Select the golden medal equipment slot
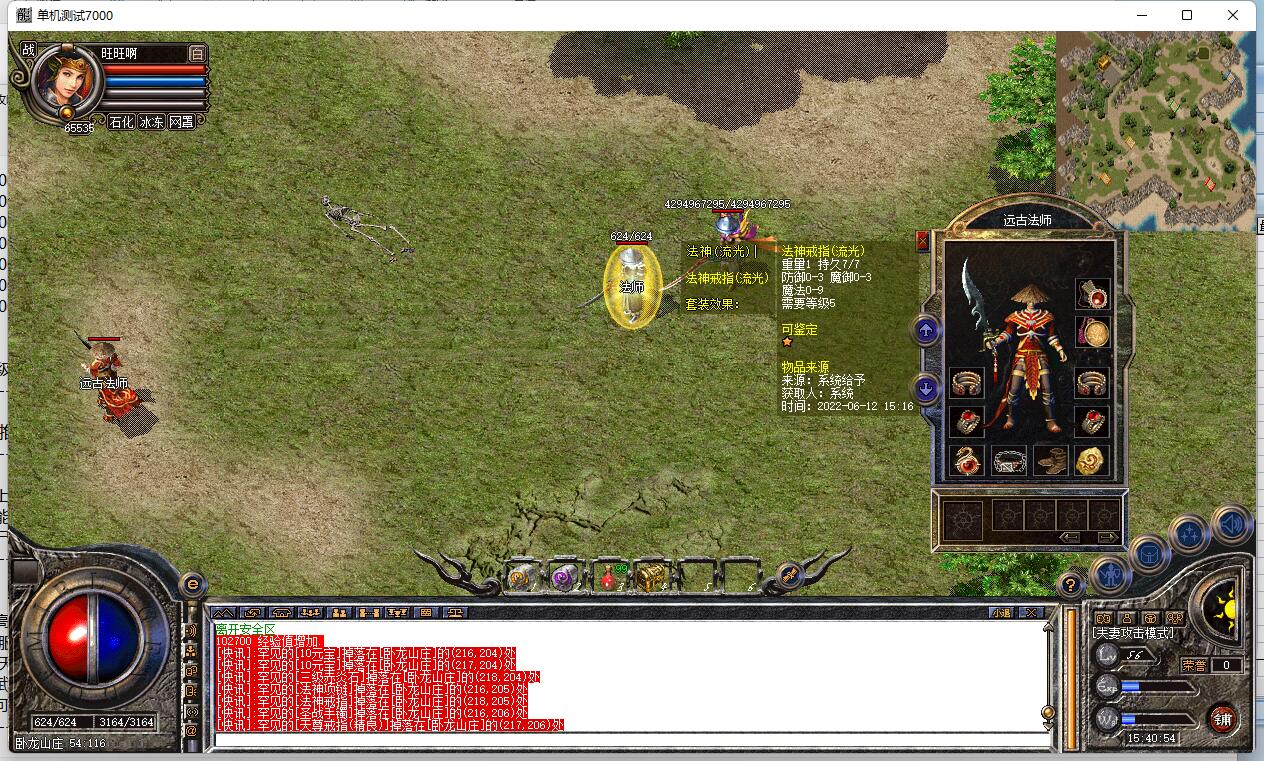1264x761 pixels. click(1092, 333)
